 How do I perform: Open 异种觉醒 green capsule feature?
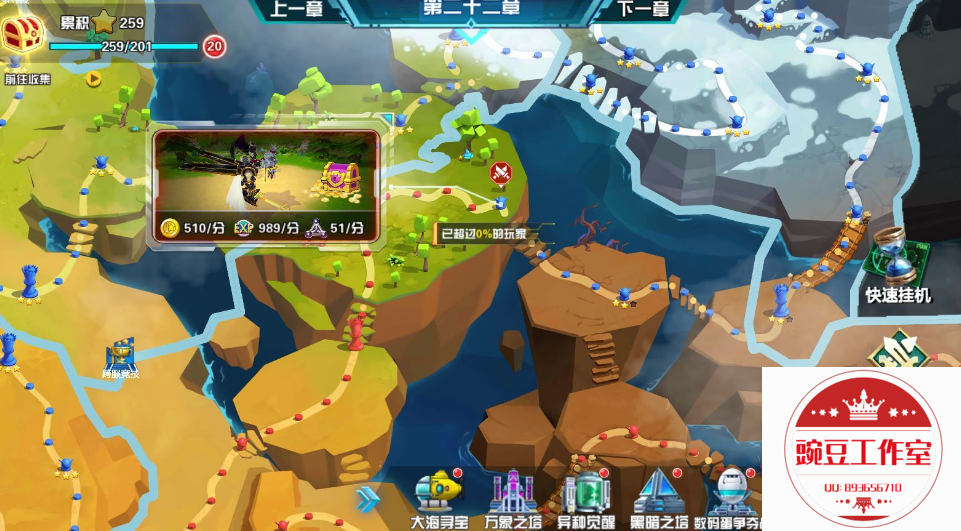tap(584, 495)
